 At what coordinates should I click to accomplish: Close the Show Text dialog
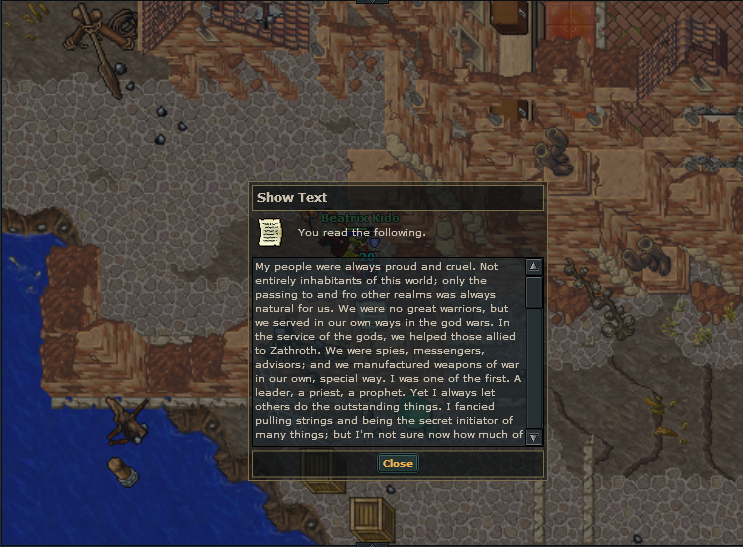tap(397, 463)
